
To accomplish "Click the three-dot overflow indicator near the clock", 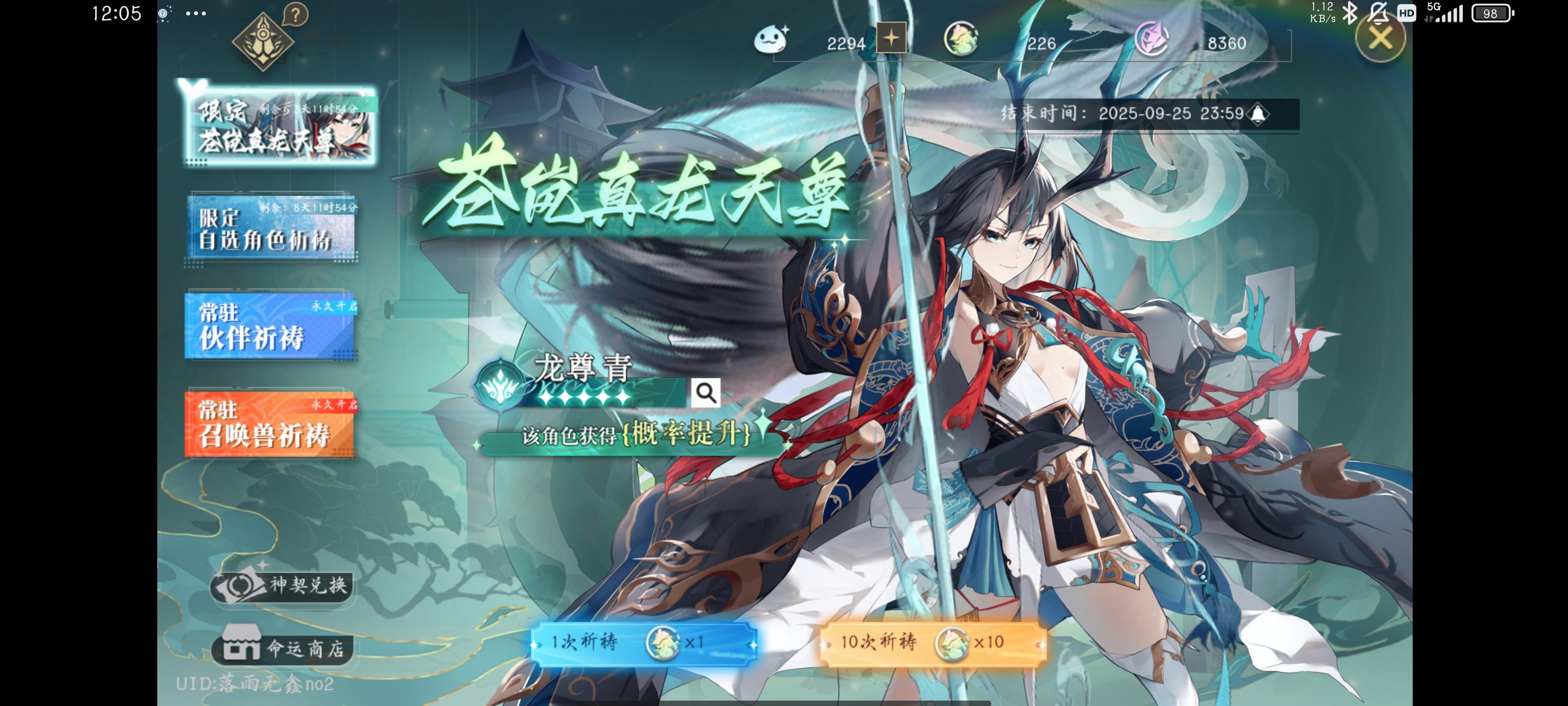I will click(195, 13).
